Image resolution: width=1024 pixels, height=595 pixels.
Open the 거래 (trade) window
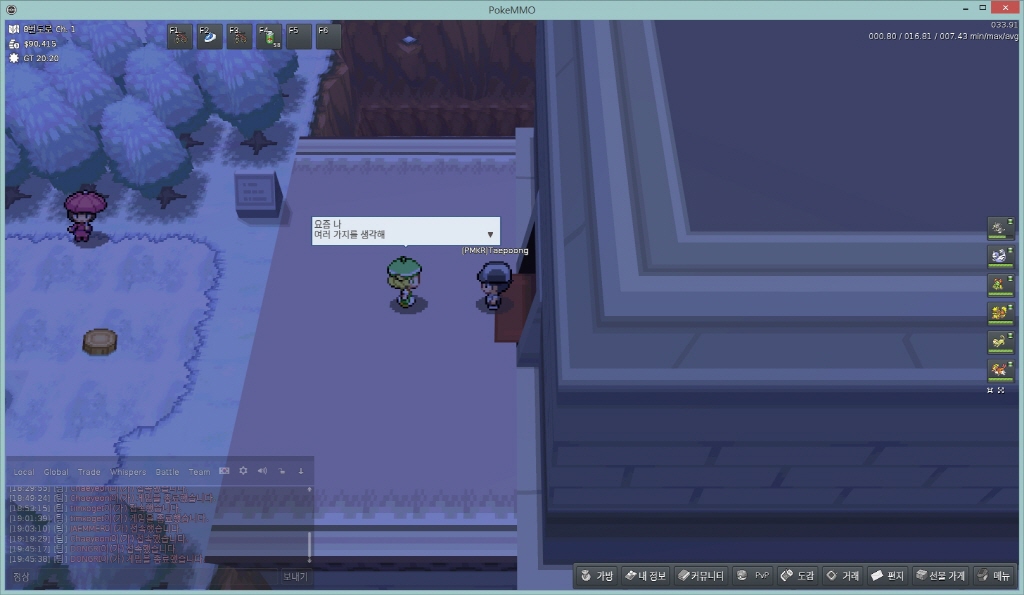pos(842,576)
